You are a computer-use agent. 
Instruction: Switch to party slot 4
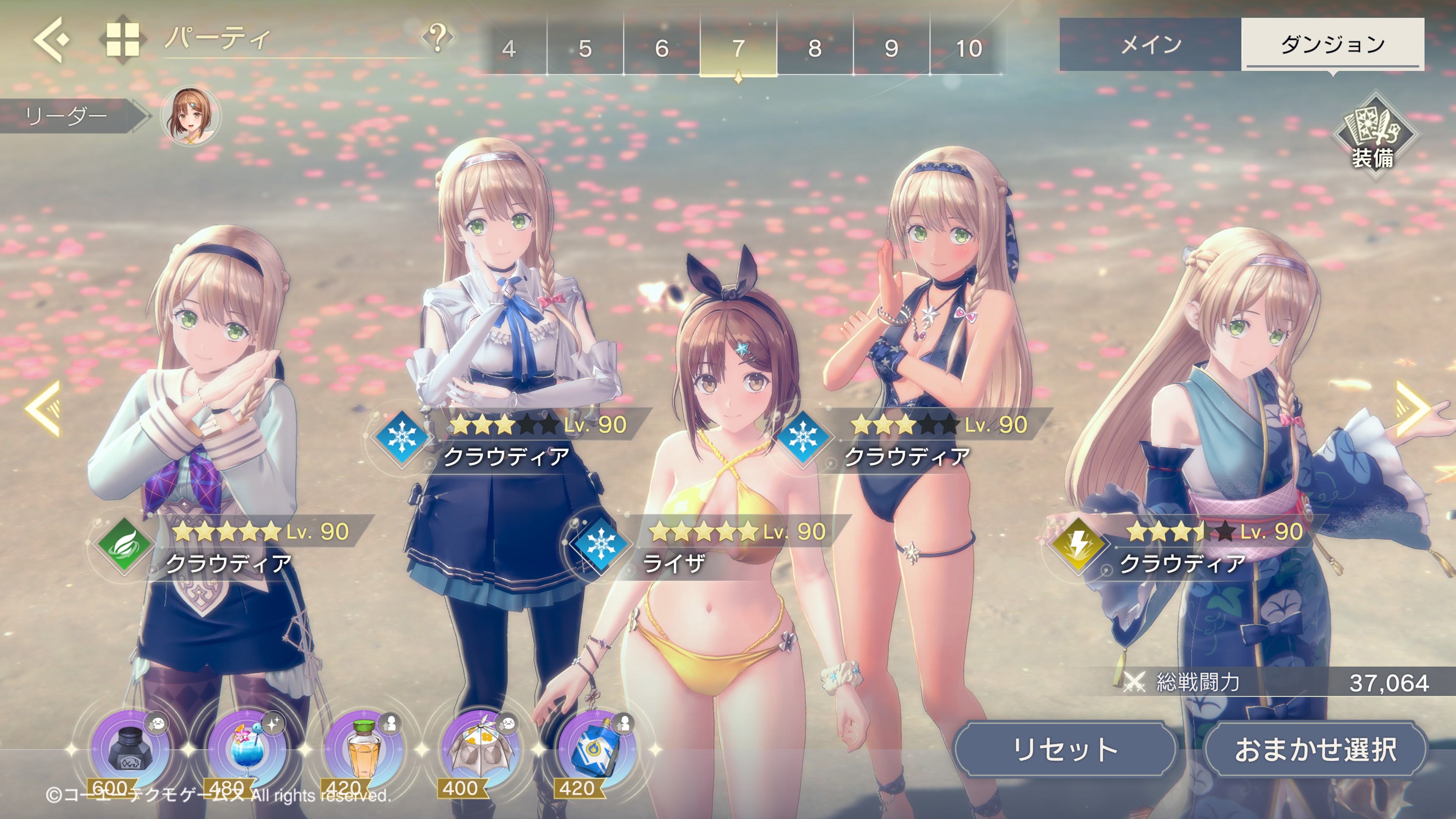509,48
